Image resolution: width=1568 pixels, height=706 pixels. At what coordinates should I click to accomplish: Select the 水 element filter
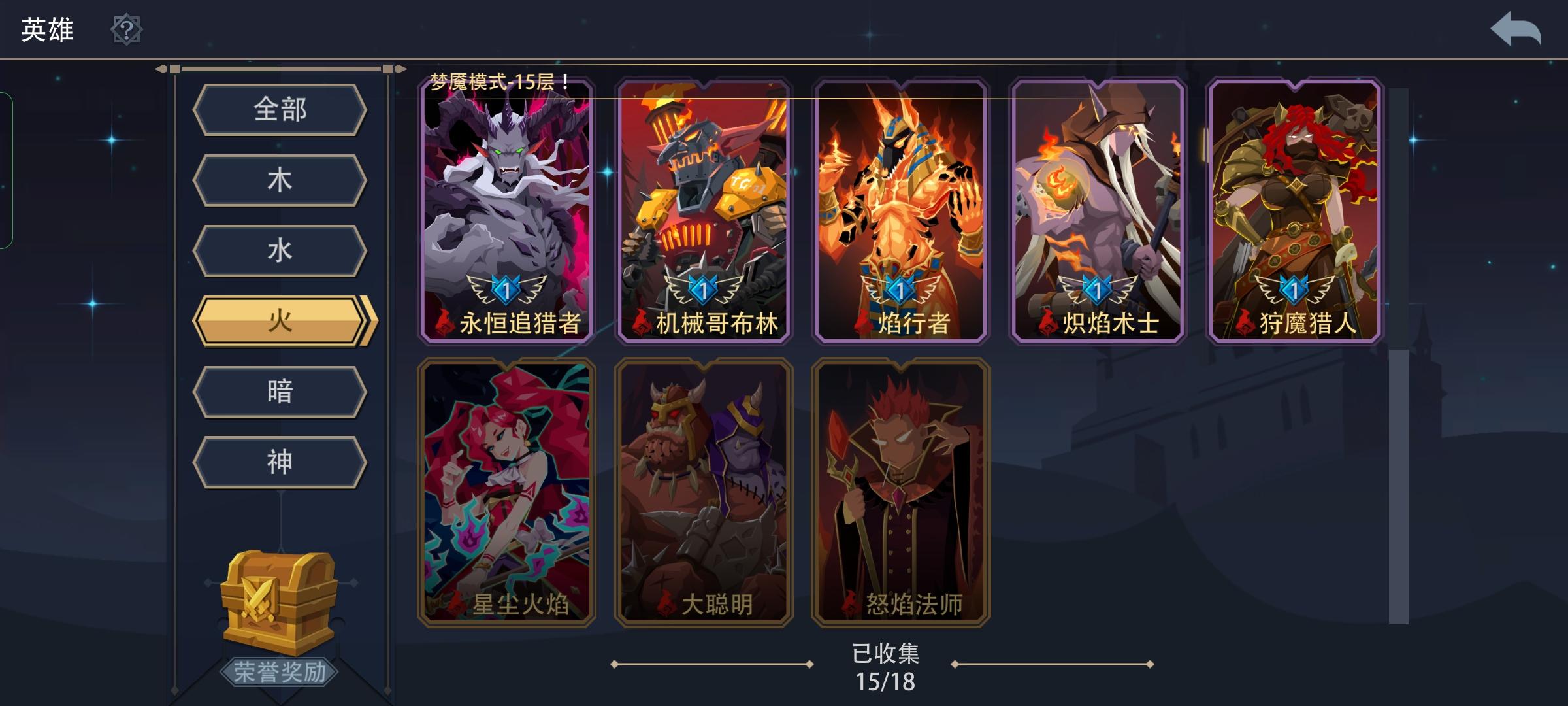(280, 251)
